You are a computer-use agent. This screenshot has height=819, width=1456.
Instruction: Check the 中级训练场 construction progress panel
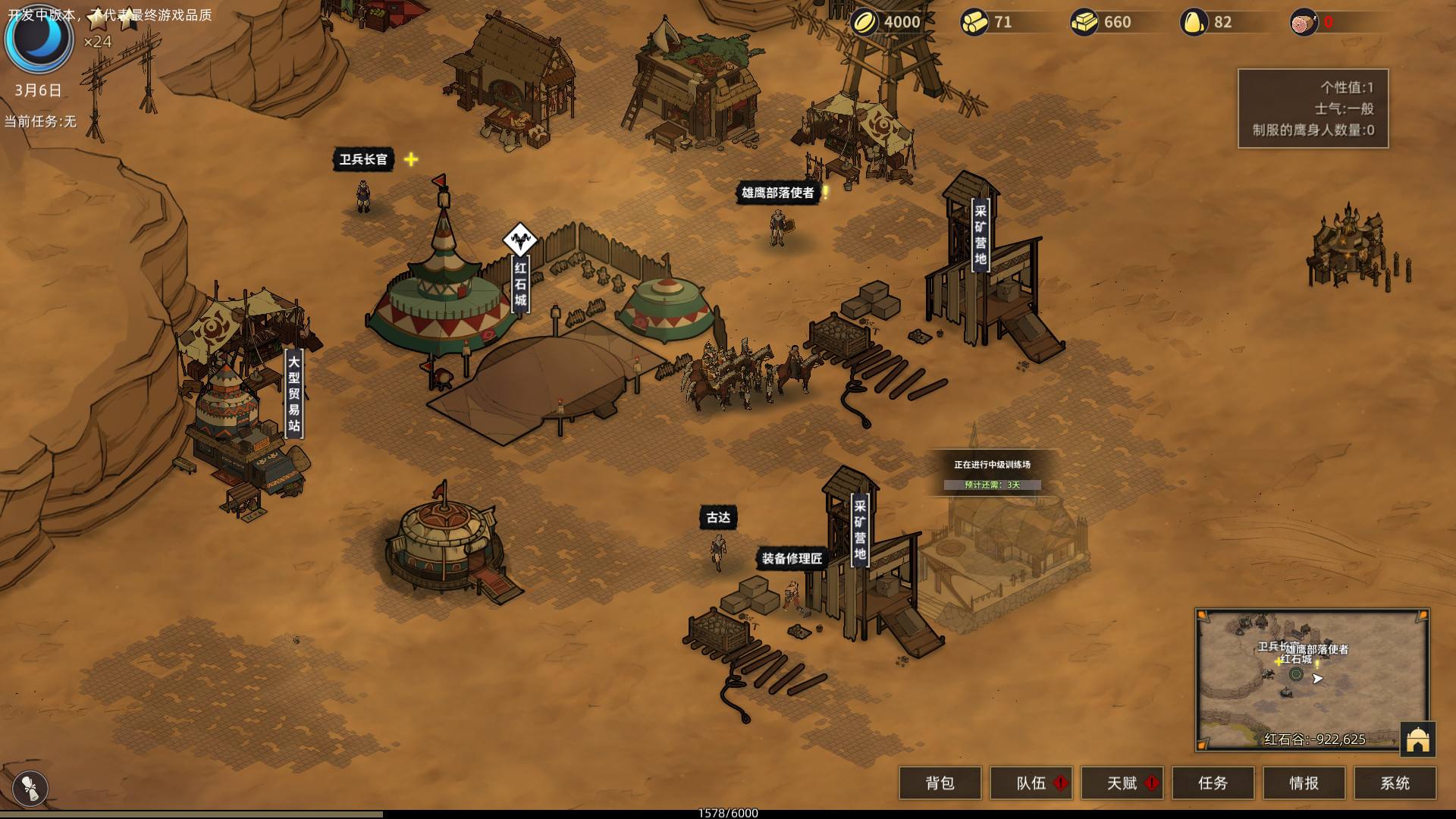tap(992, 474)
